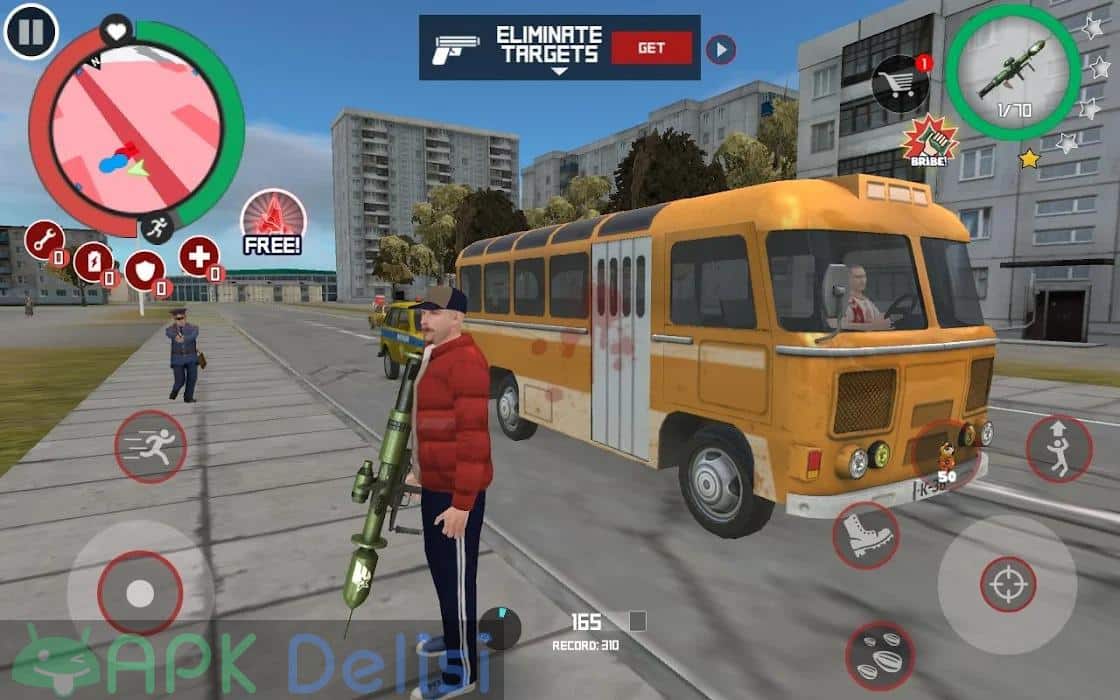
Task: Tap the red GET button
Action: pos(651,47)
